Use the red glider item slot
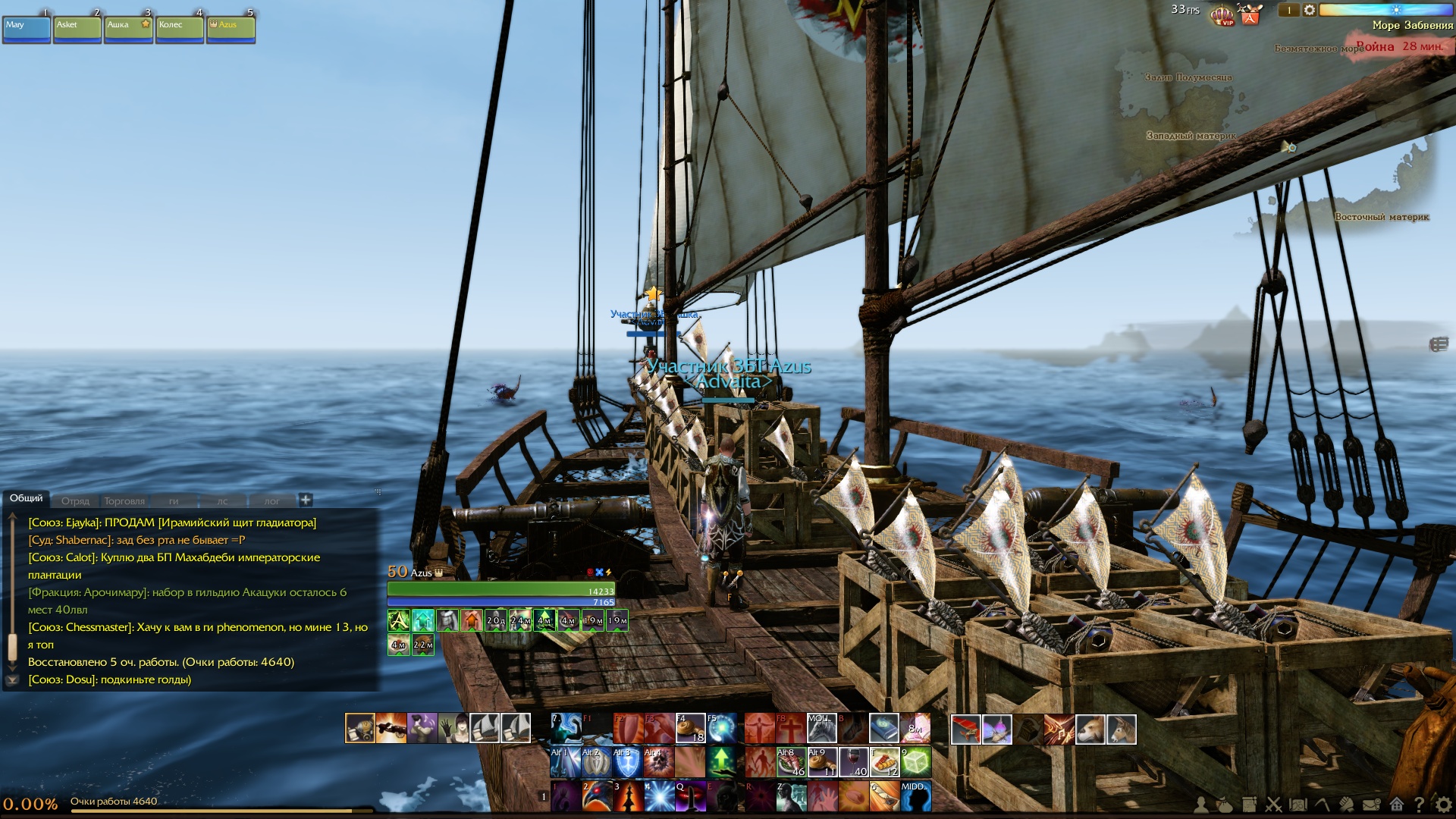Screen dimensions: 1456x819 tap(965, 730)
